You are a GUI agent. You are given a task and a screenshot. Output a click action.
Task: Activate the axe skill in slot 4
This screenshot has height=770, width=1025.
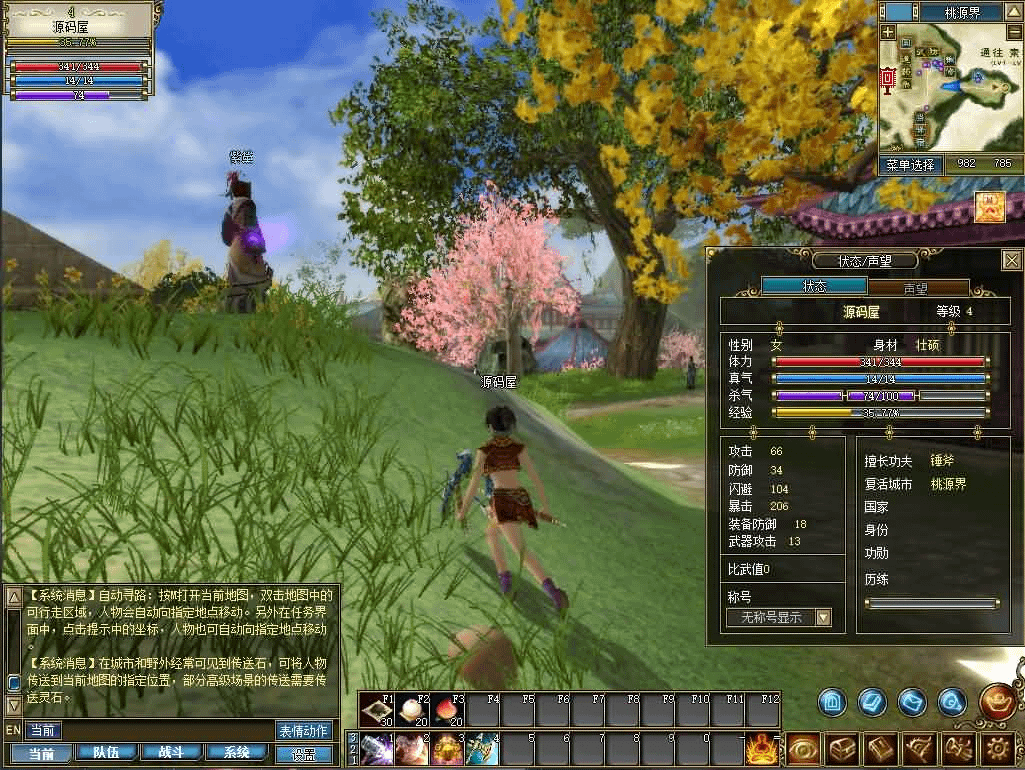tap(481, 749)
